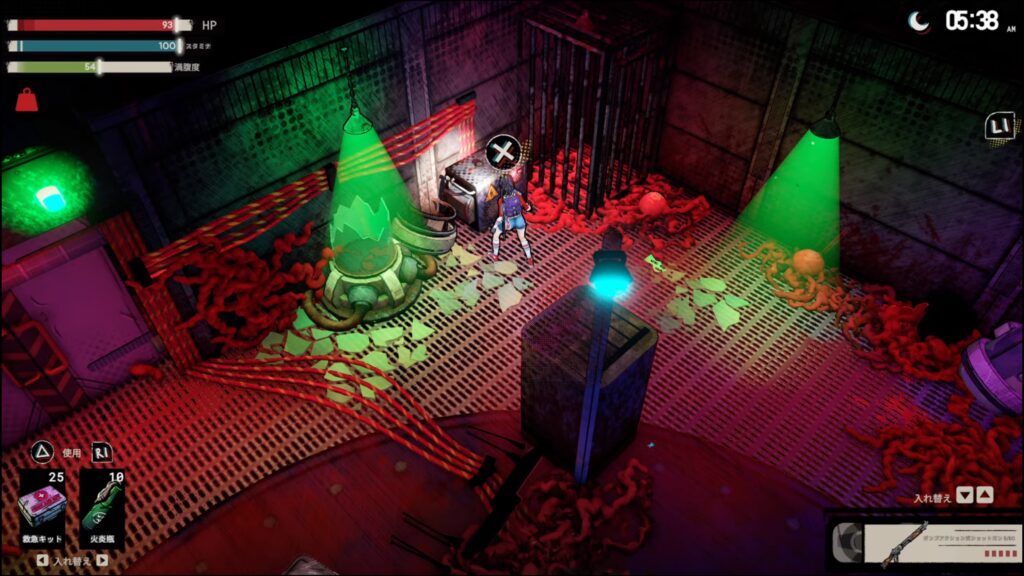
Task: Select the first aid kit item slot
Action: coord(42,507)
